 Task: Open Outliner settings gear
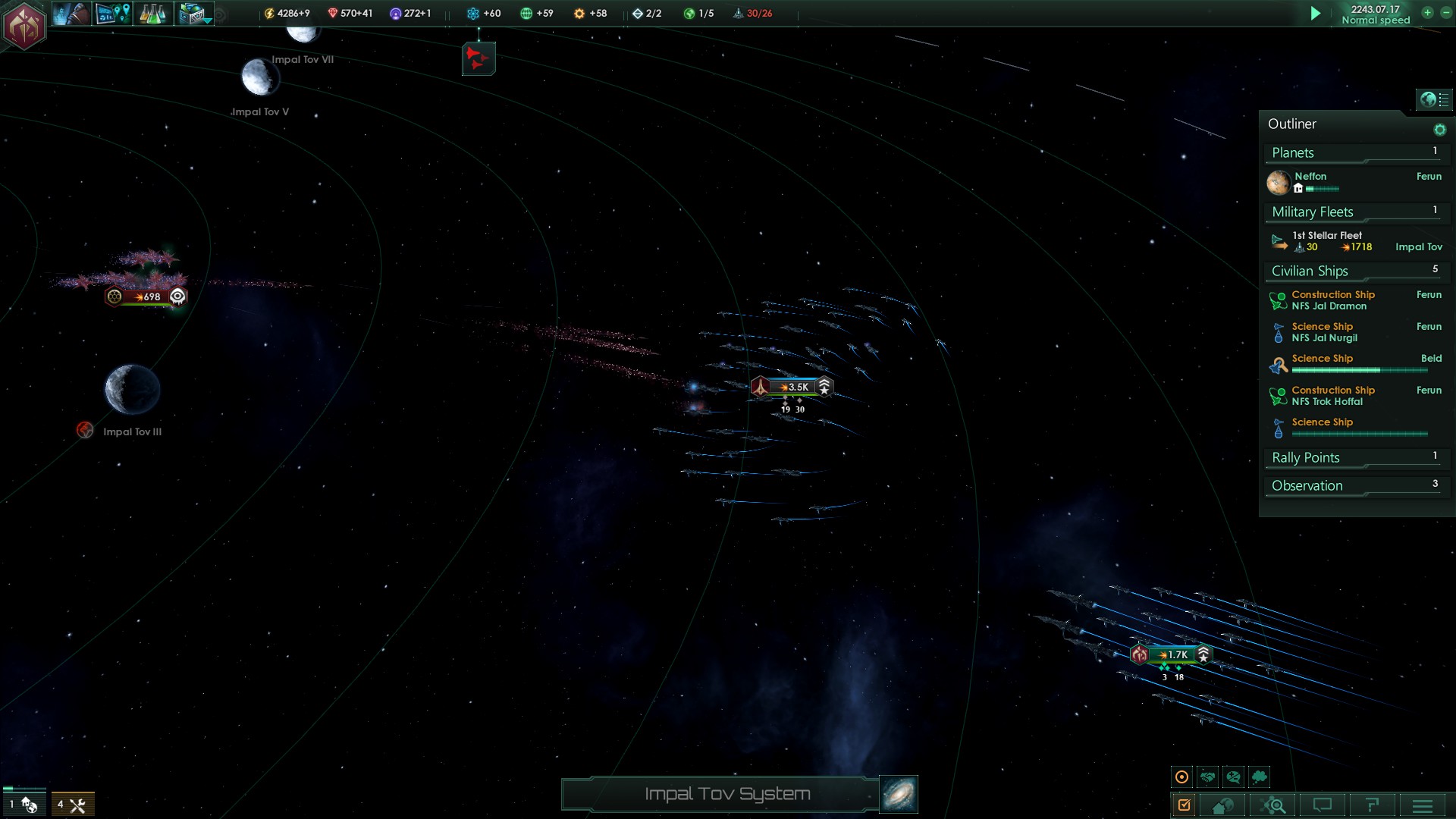1439,130
